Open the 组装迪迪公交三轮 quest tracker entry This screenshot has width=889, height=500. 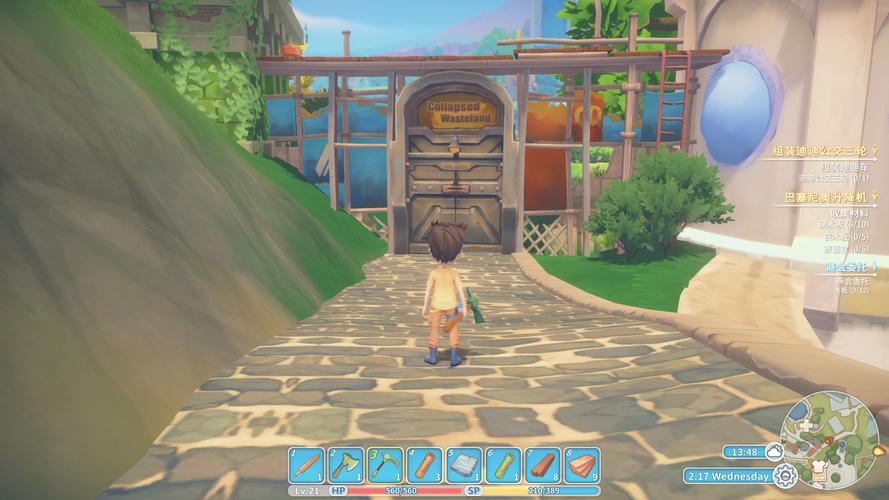(x=820, y=152)
